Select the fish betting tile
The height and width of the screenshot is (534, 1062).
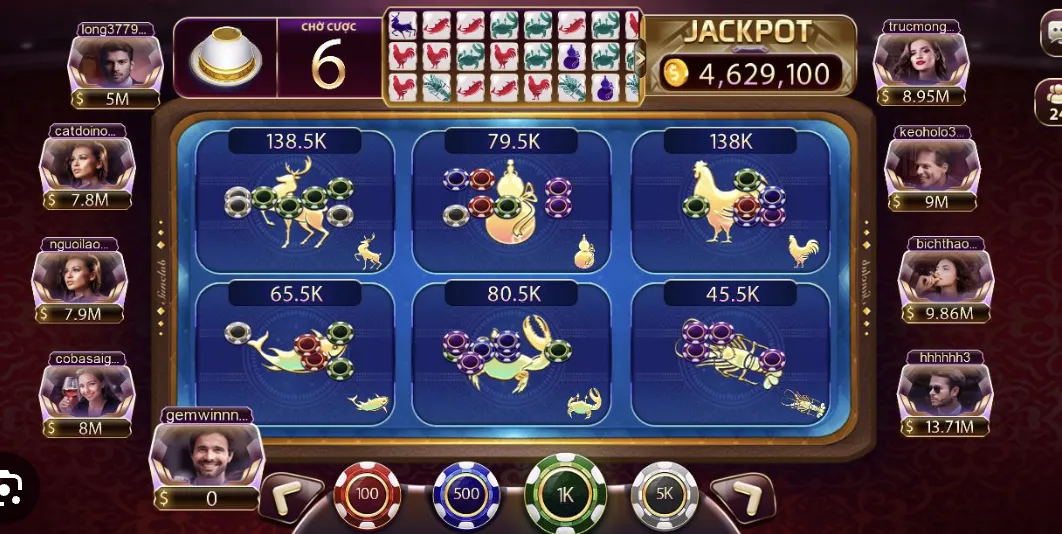pos(294,351)
